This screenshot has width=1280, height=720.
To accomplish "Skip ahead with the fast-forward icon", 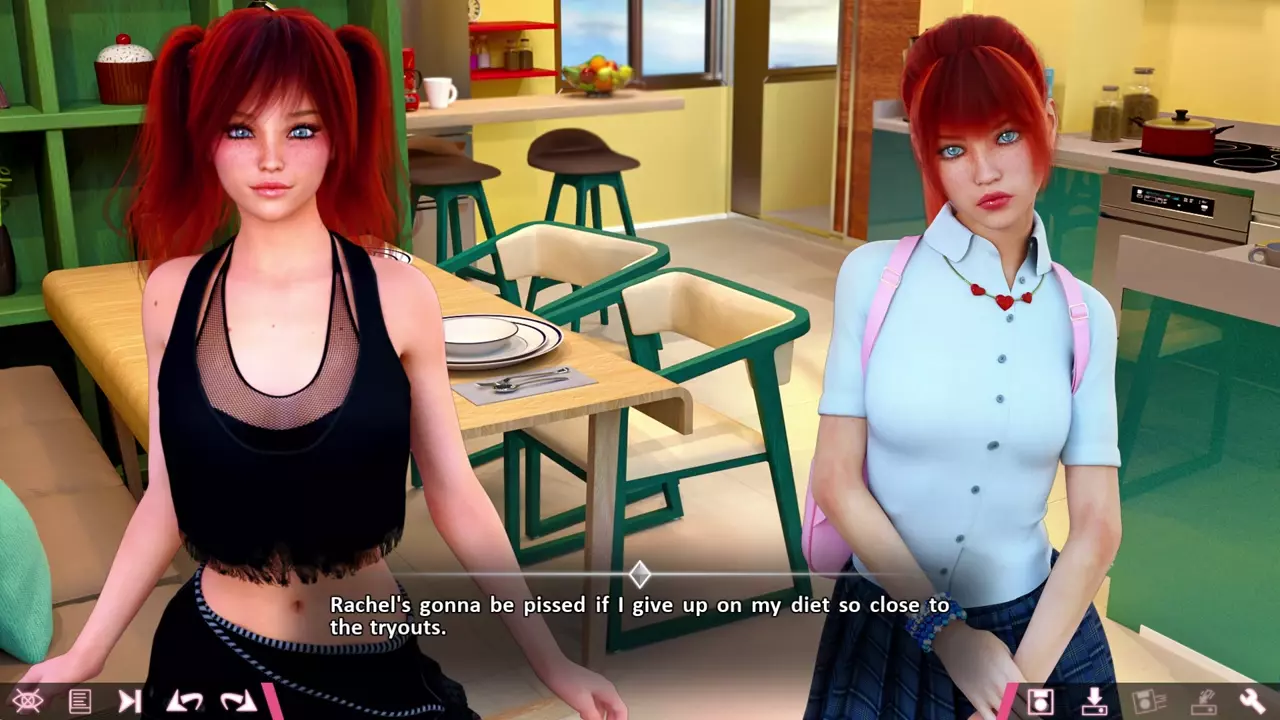I will (130, 700).
